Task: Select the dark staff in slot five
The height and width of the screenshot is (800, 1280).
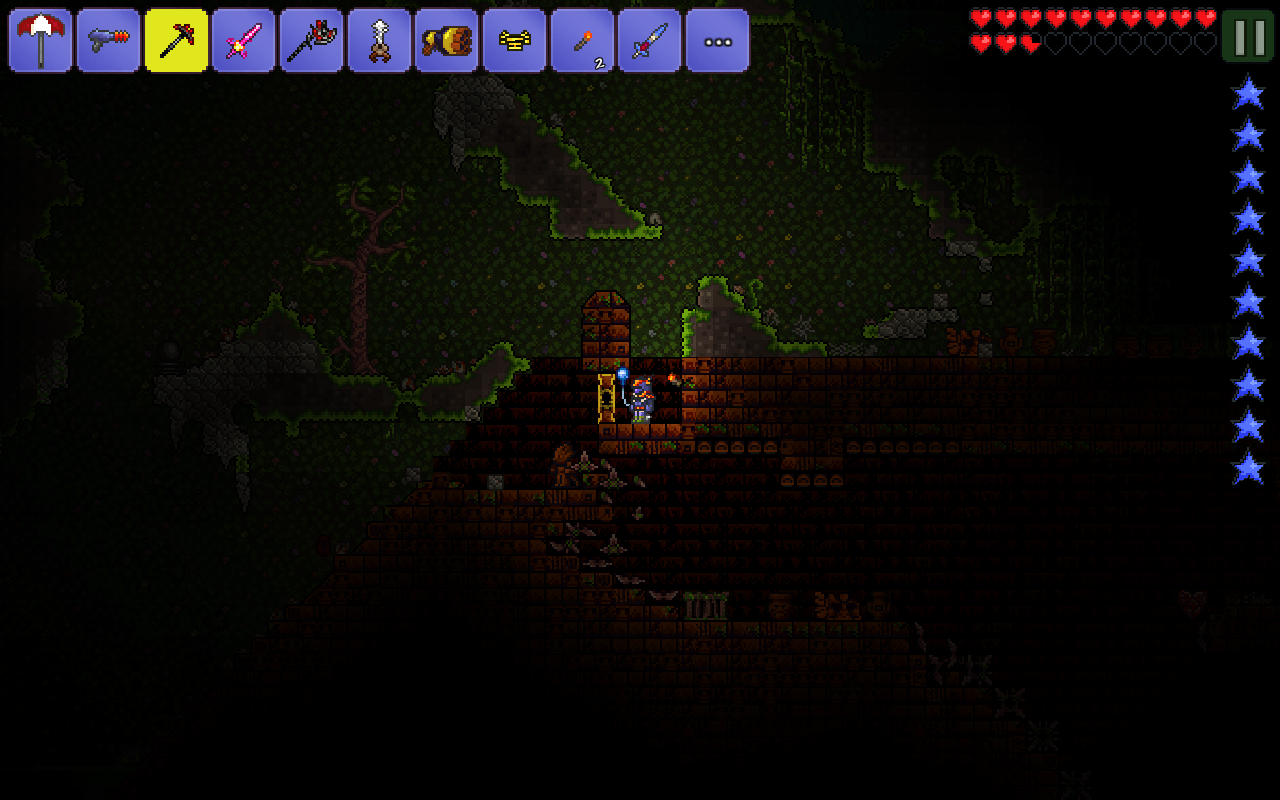Action: [x=312, y=40]
